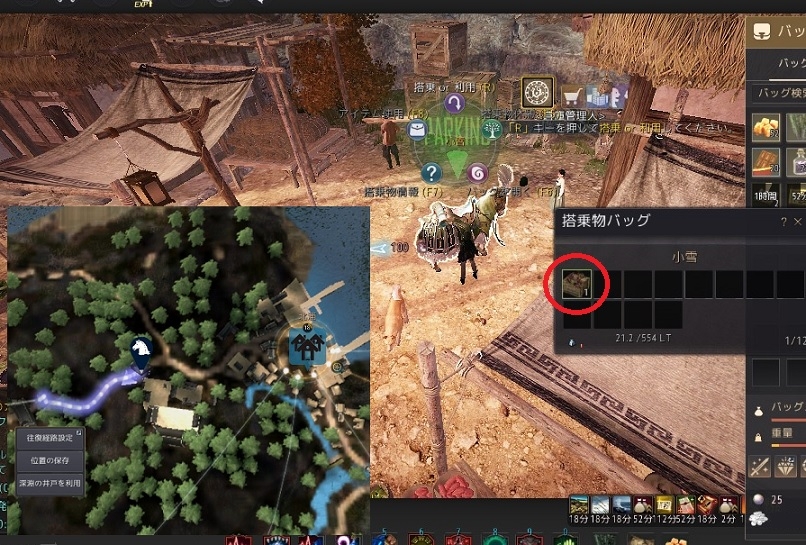Click the bag search field
This screenshot has height=545, width=806.
pyautogui.click(x=778, y=93)
